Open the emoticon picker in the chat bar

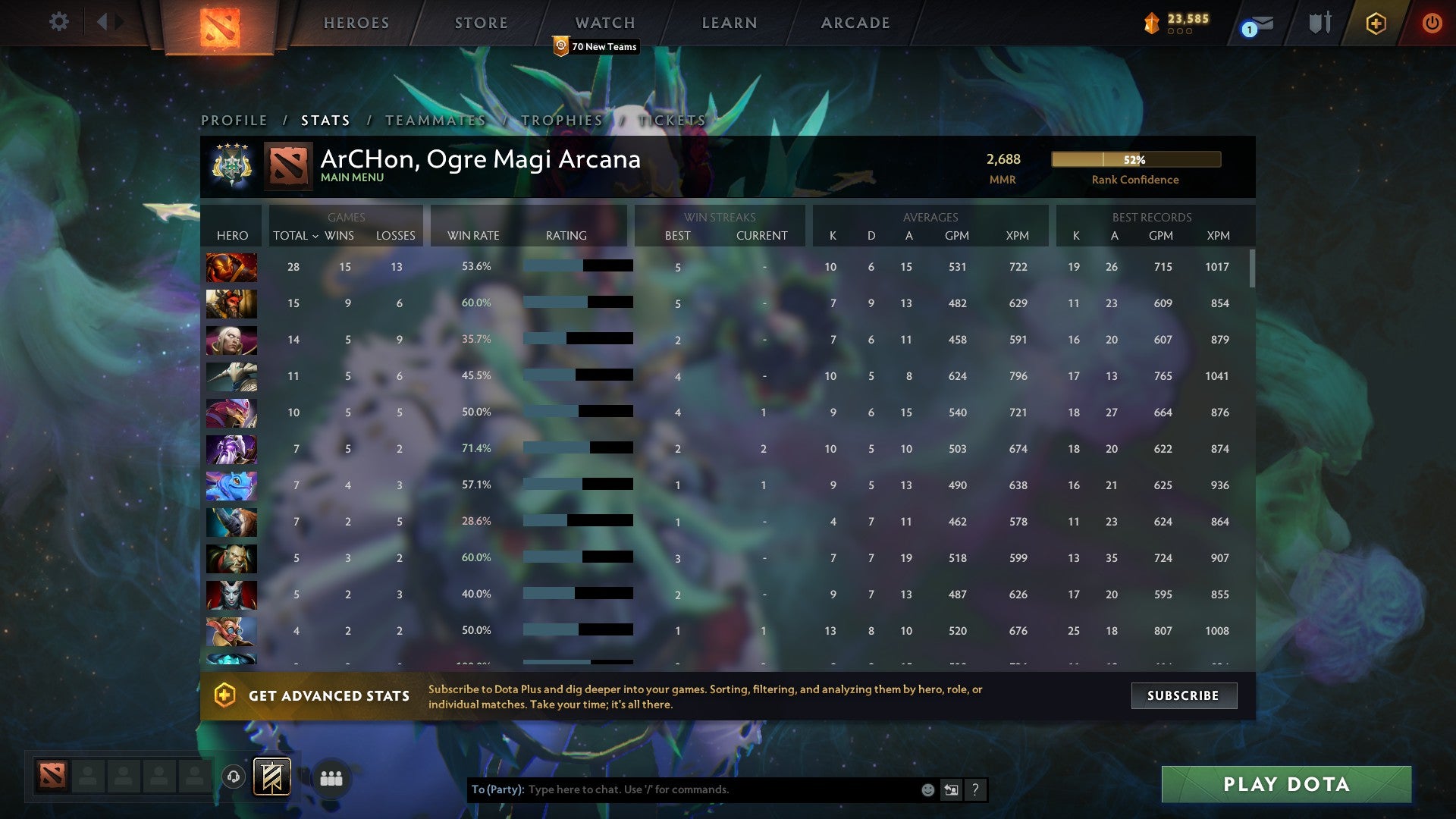[927, 789]
